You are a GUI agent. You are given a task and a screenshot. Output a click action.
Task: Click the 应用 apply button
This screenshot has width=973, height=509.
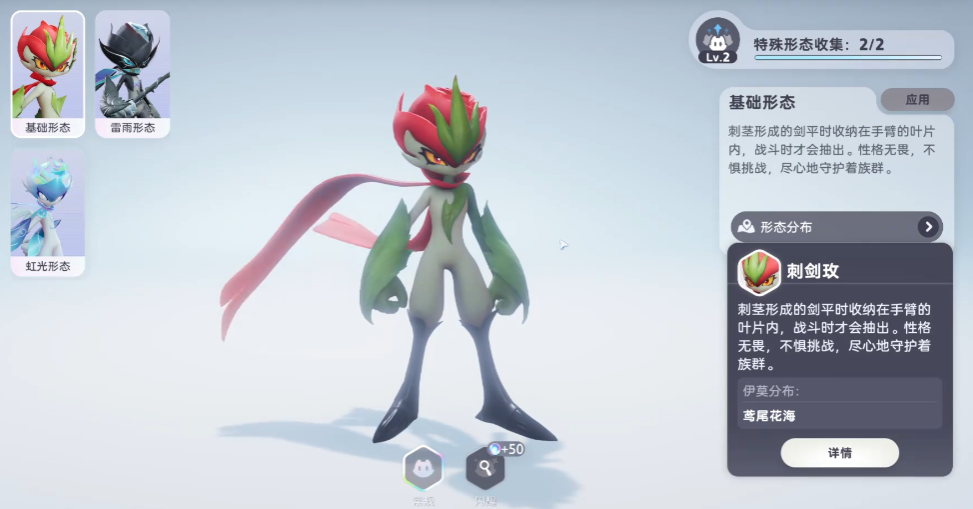pos(917,100)
